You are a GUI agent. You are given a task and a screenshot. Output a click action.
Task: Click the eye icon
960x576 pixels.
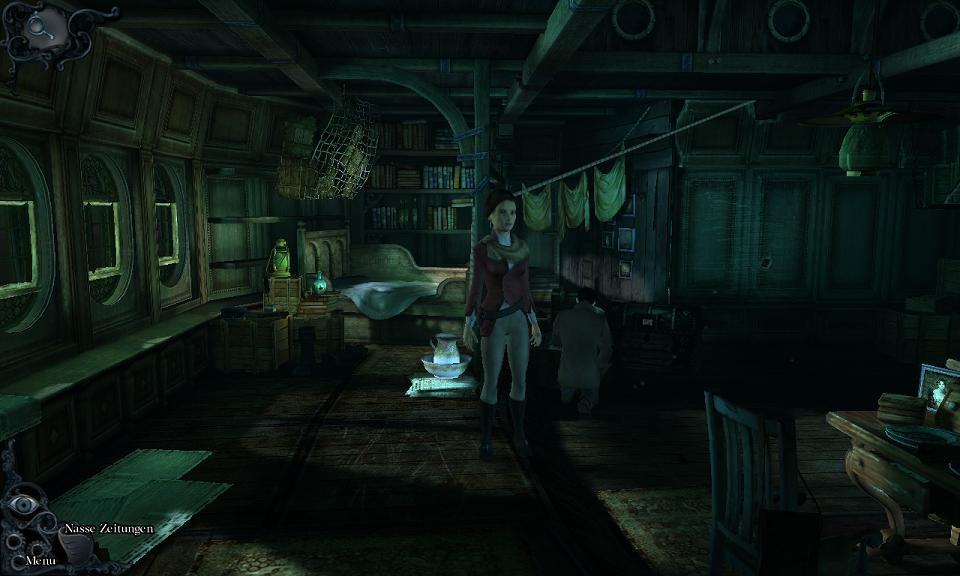(22, 505)
